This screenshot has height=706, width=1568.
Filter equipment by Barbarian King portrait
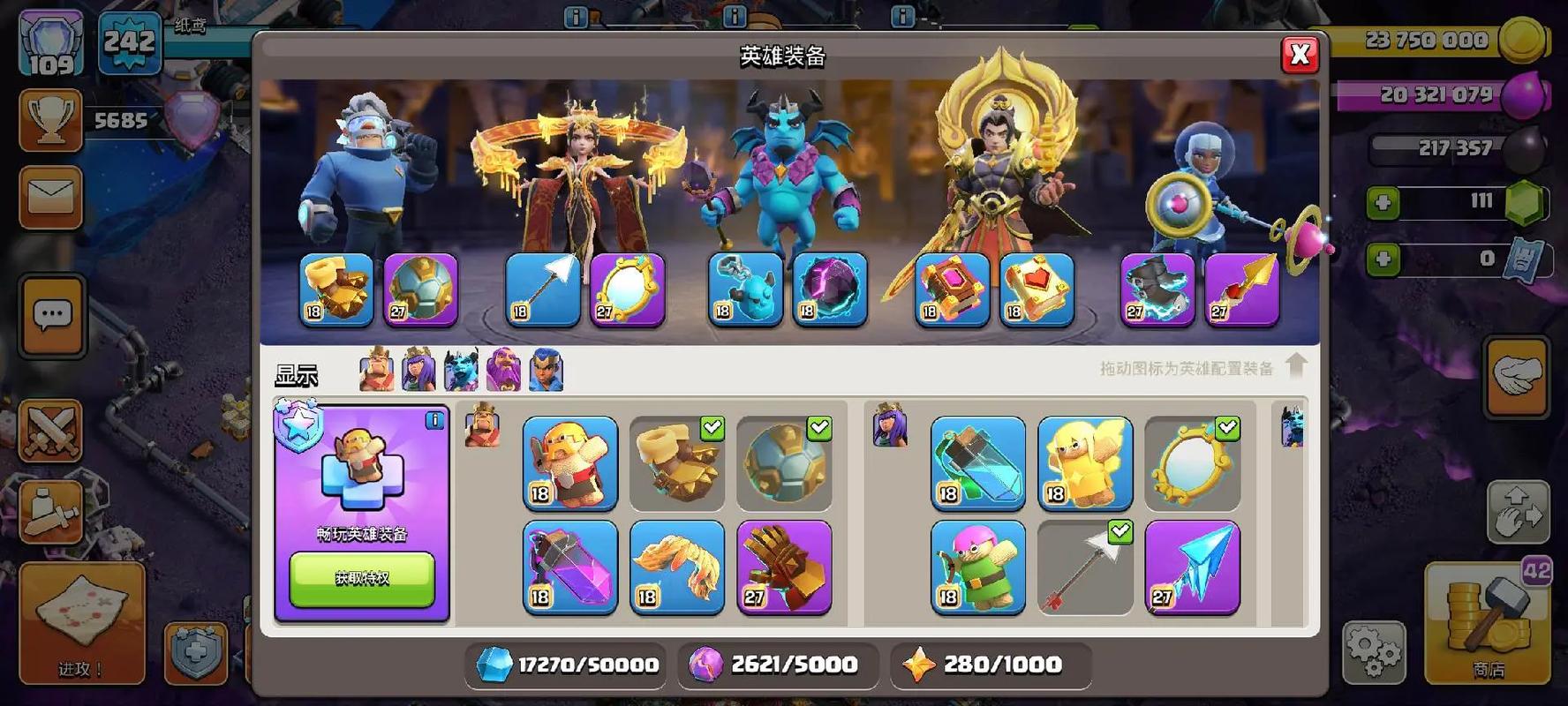pyautogui.click(x=377, y=369)
